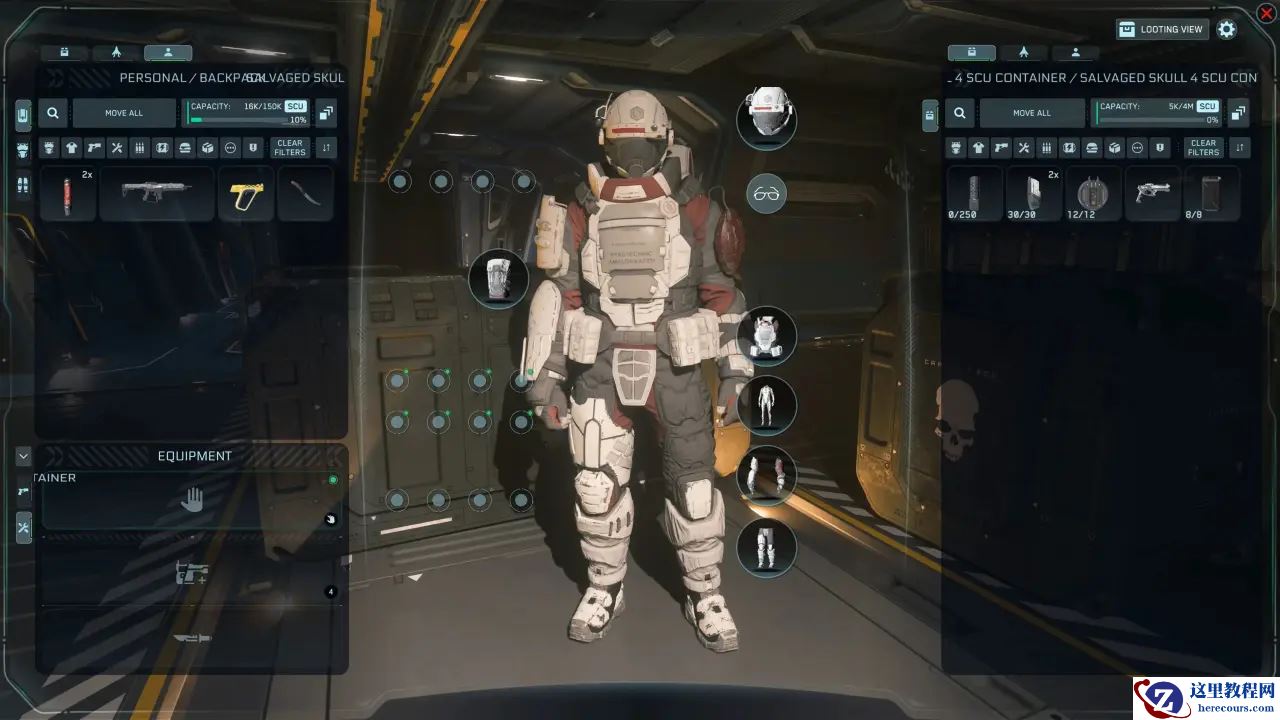Open the inventory settings gear
Image resolution: width=1280 pixels, height=720 pixels.
[1227, 30]
